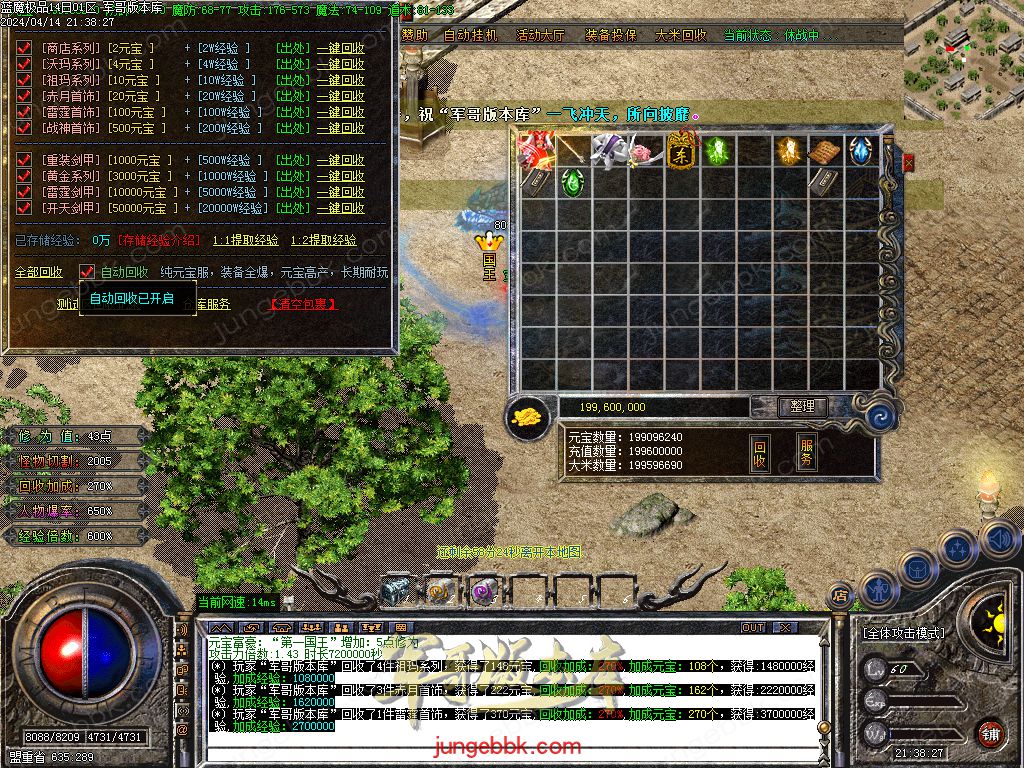Viewport: 1024px width, 768px height.
Task: Click the 全部回收 link
Action: (x=38, y=272)
